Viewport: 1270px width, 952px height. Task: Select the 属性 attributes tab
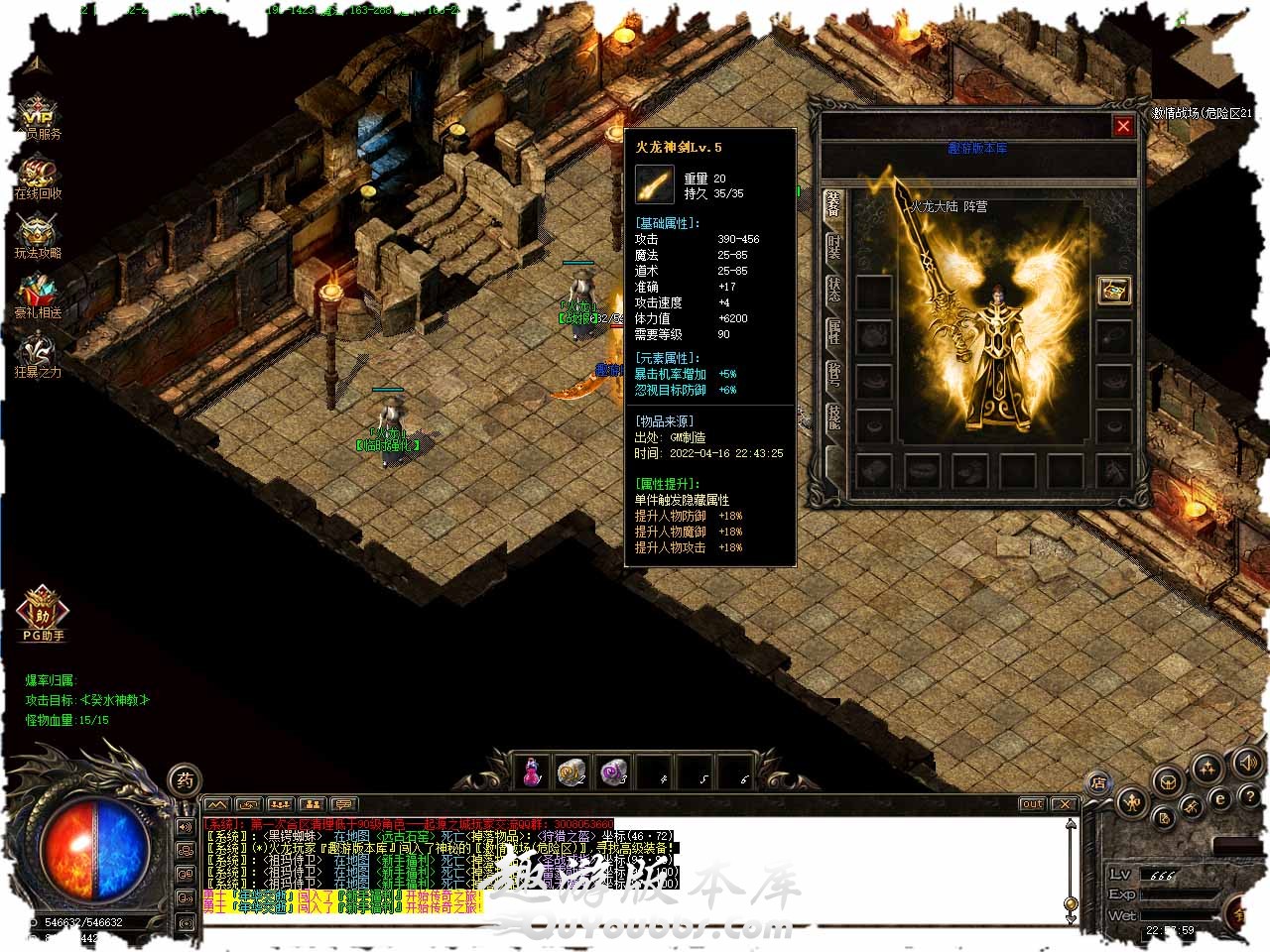(833, 332)
